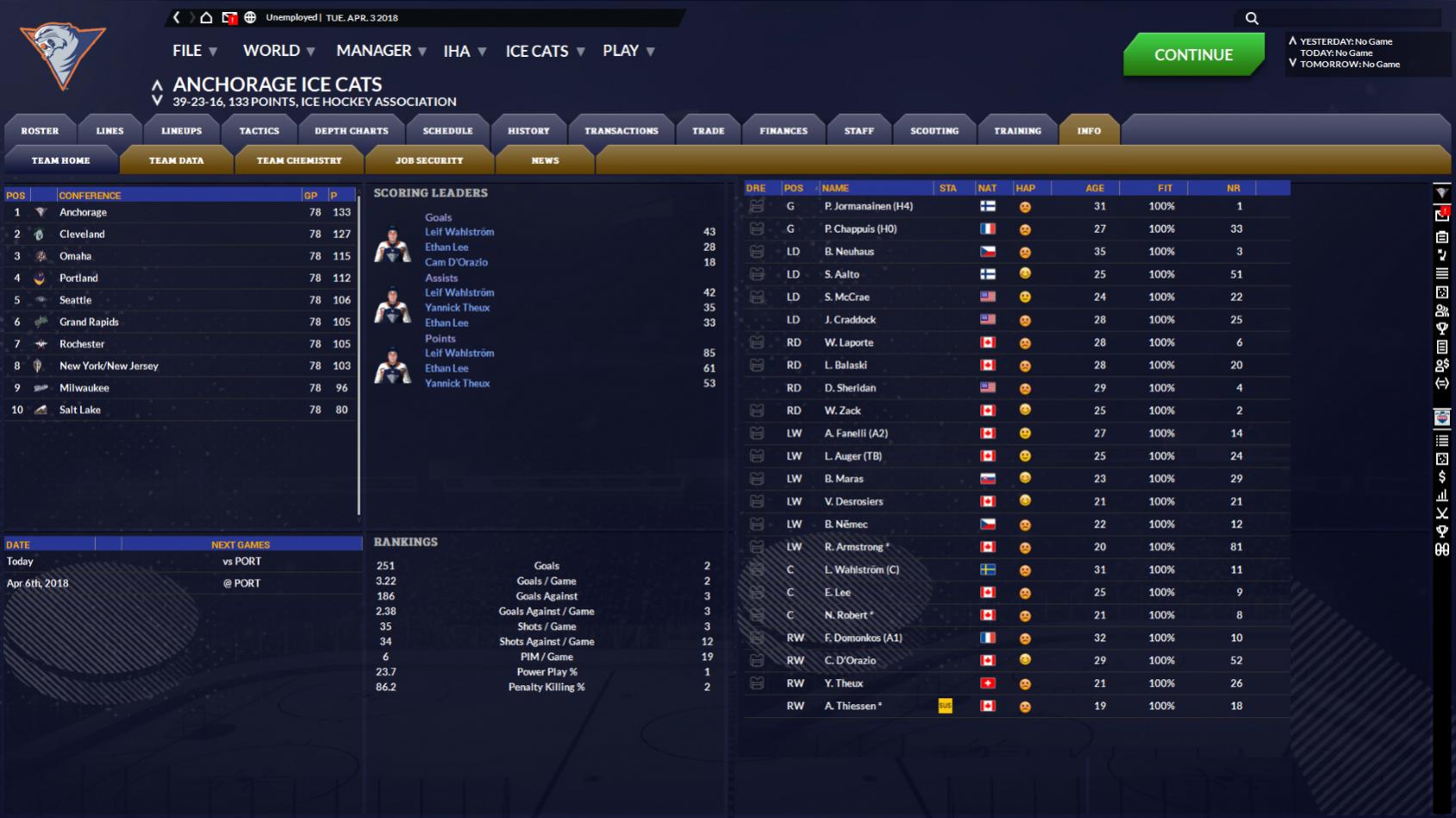Go to the TACTICS tab
Image resolution: width=1456 pixels, height=818 pixels.
[x=259, y=131]
